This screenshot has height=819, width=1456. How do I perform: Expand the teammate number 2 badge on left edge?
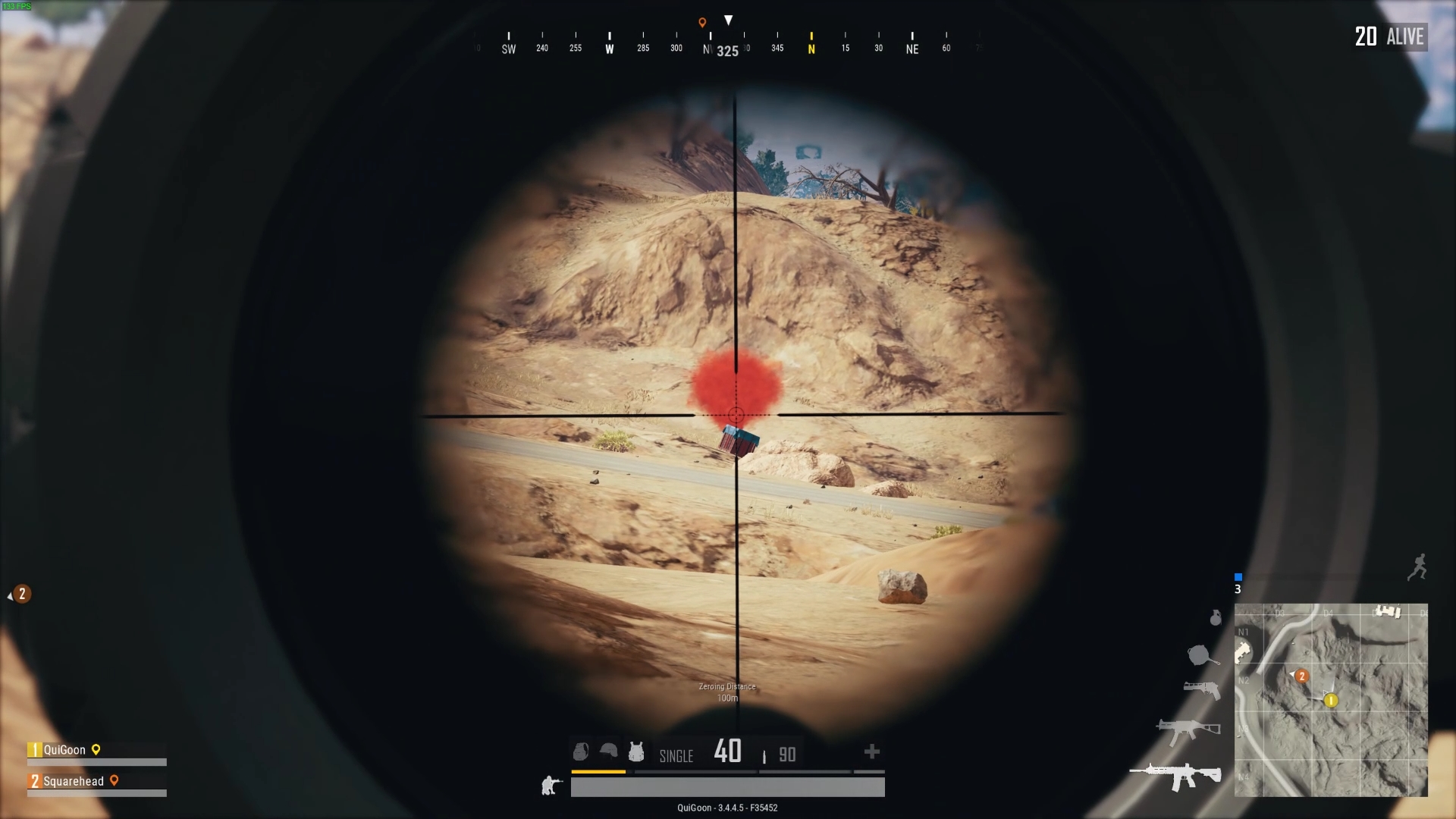(x=20, y=595)
